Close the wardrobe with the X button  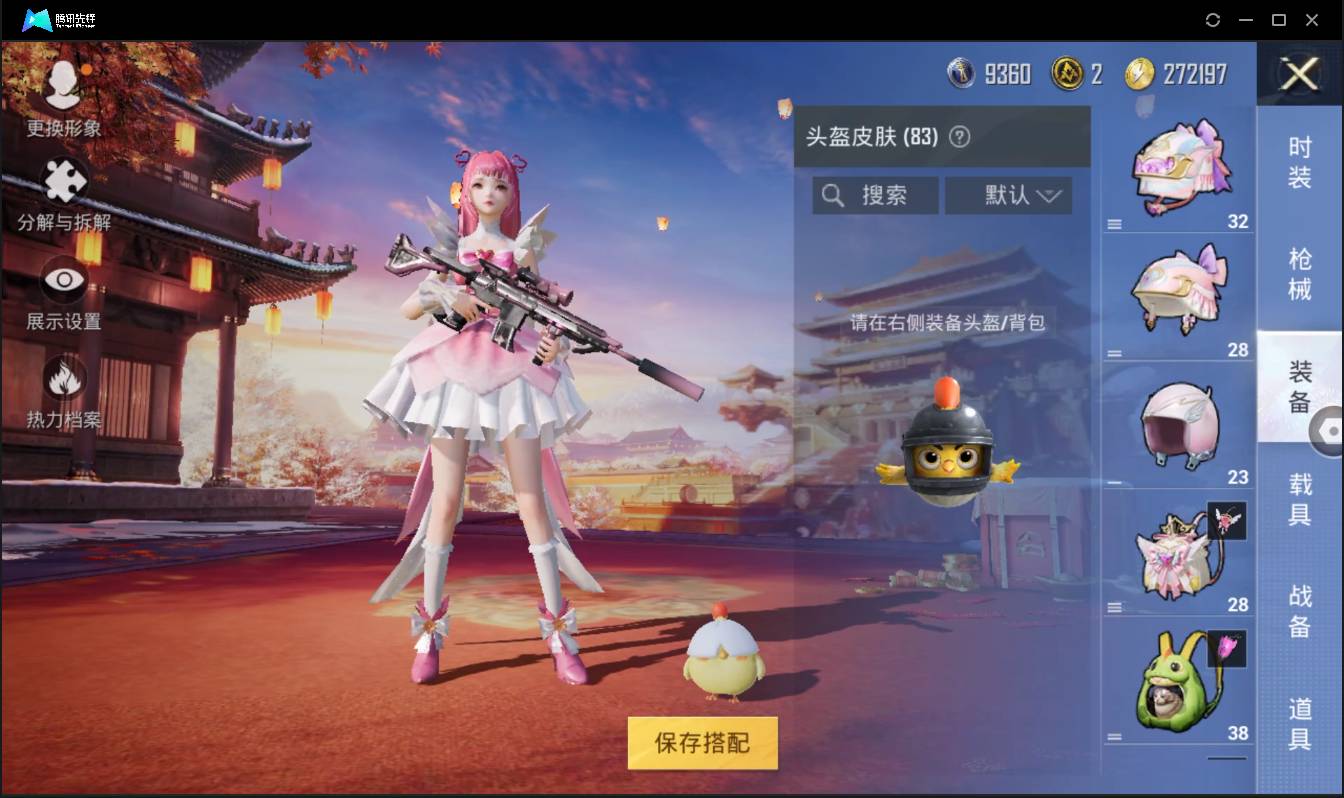(1299, 75)
